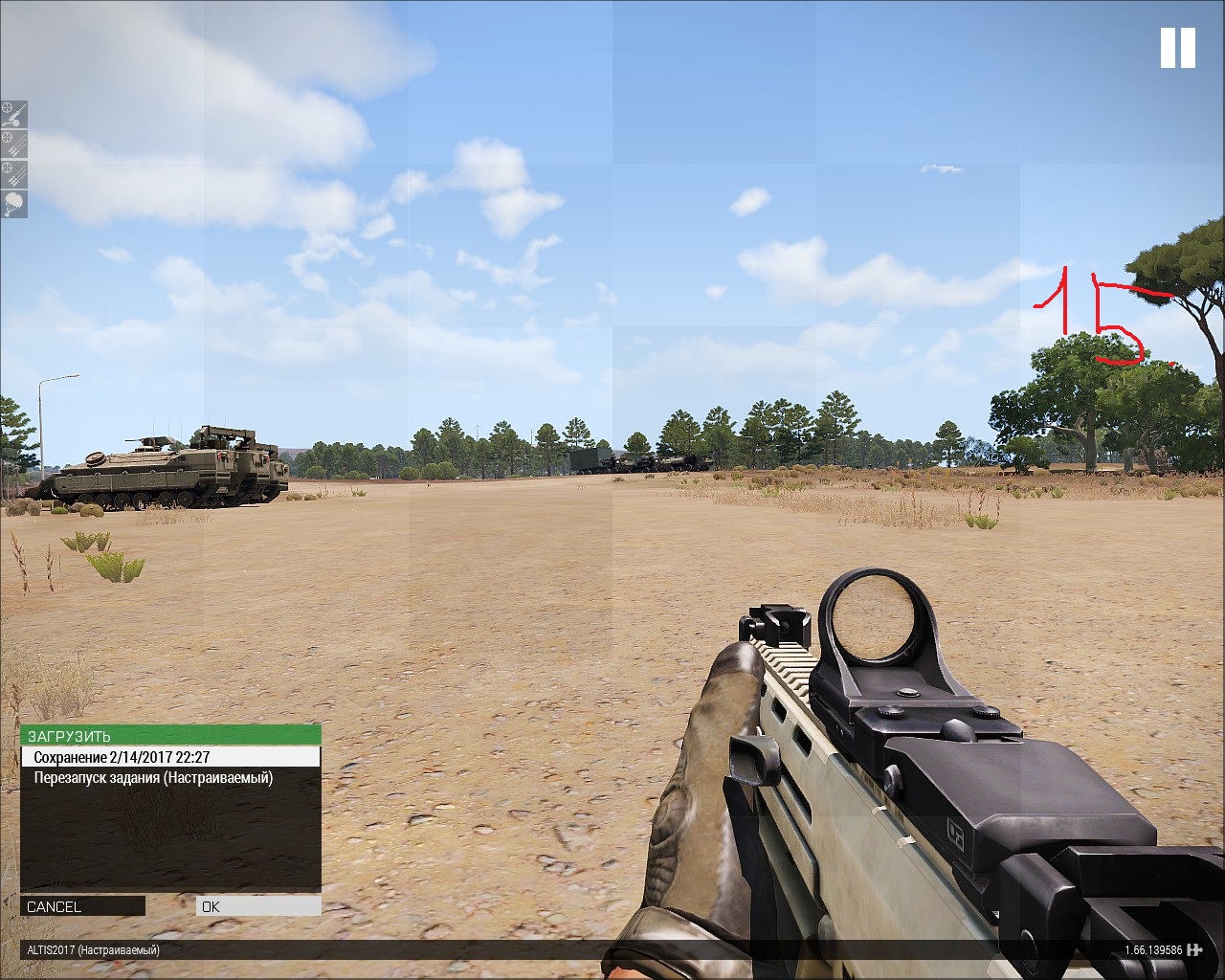Confirm loading with the OK button

258,906
